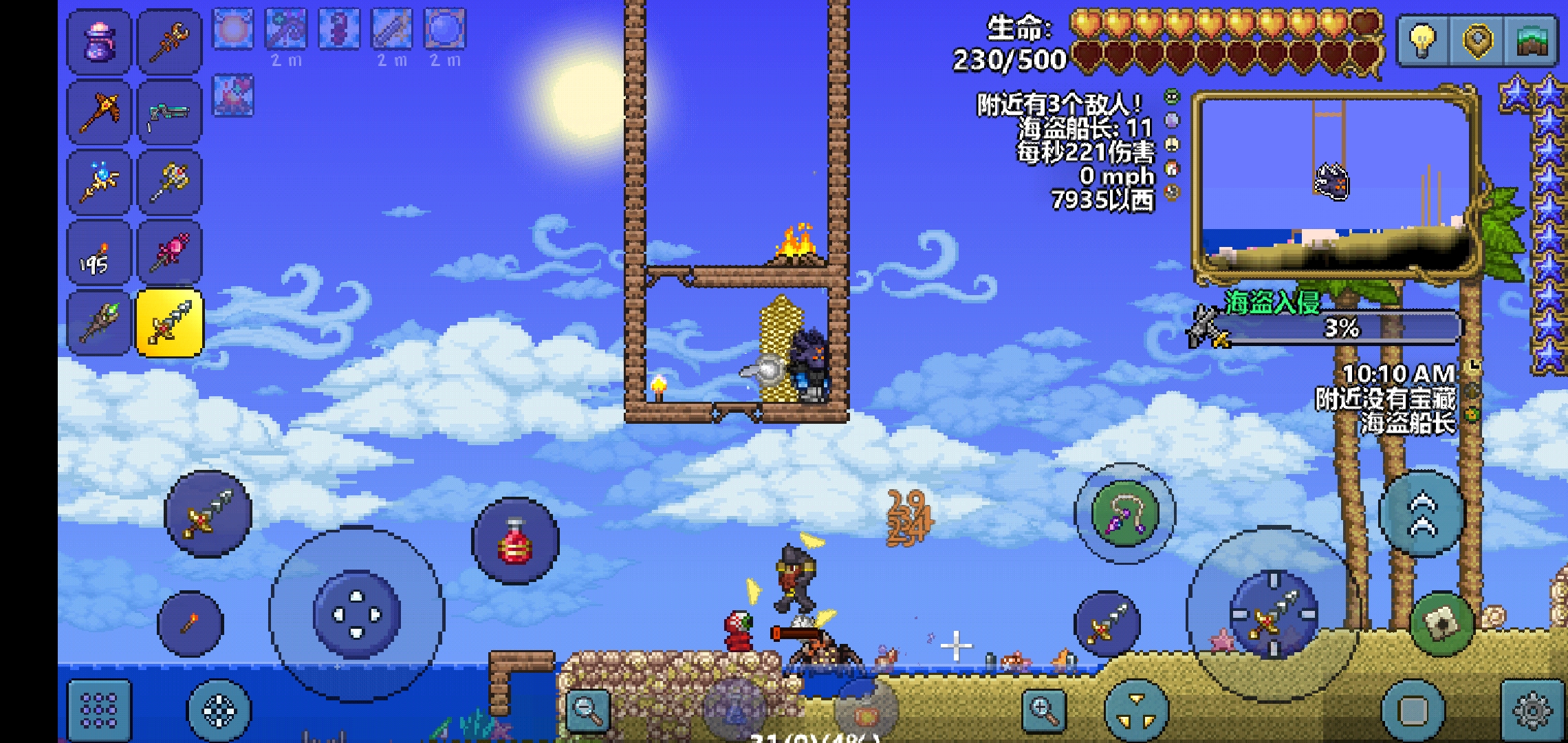Tap the highlighted sword hotbar slot
The image size is (1568, 743).
coord(169,323)
